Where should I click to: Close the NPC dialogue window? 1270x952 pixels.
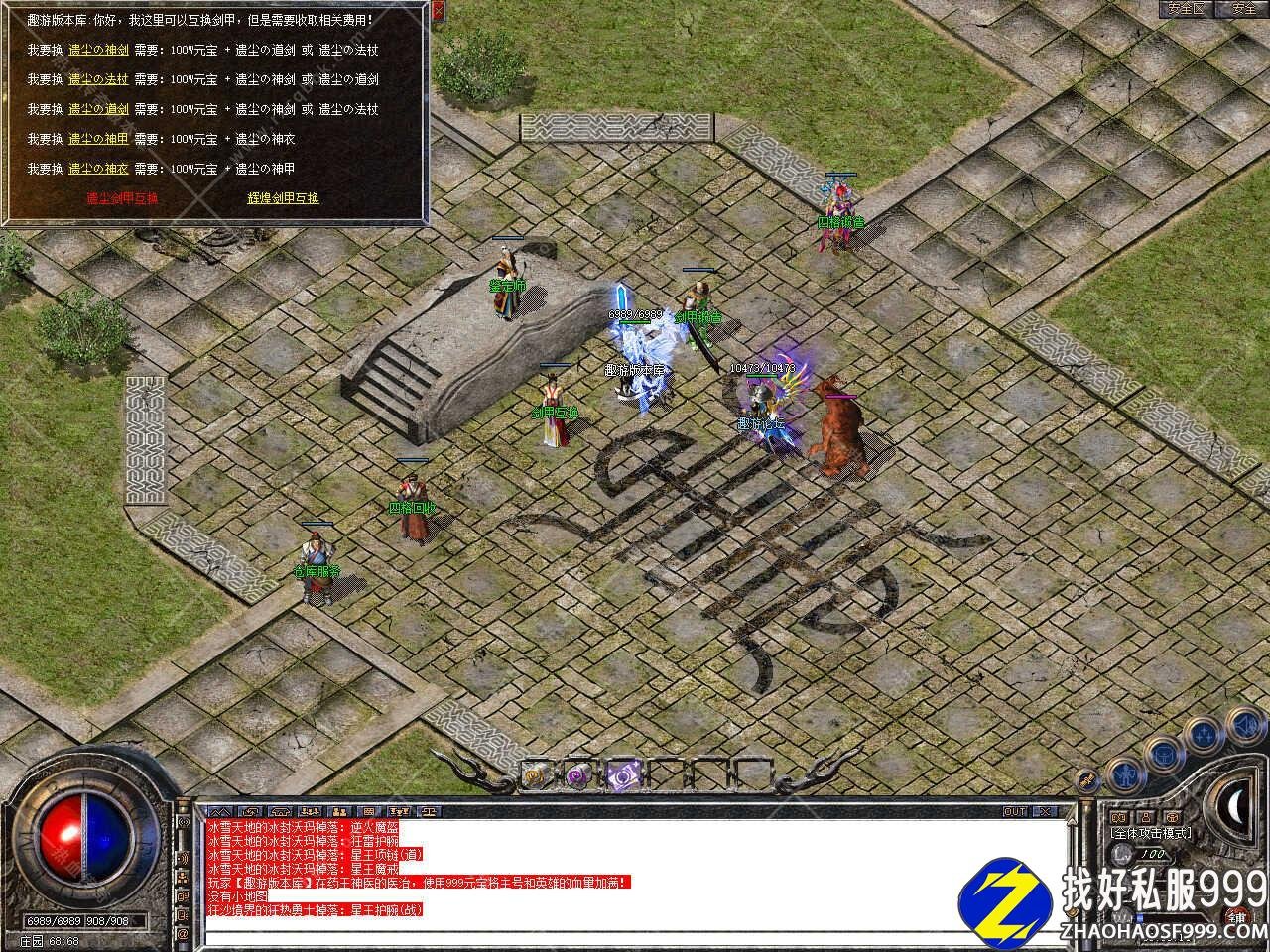(x=437, y=11)
